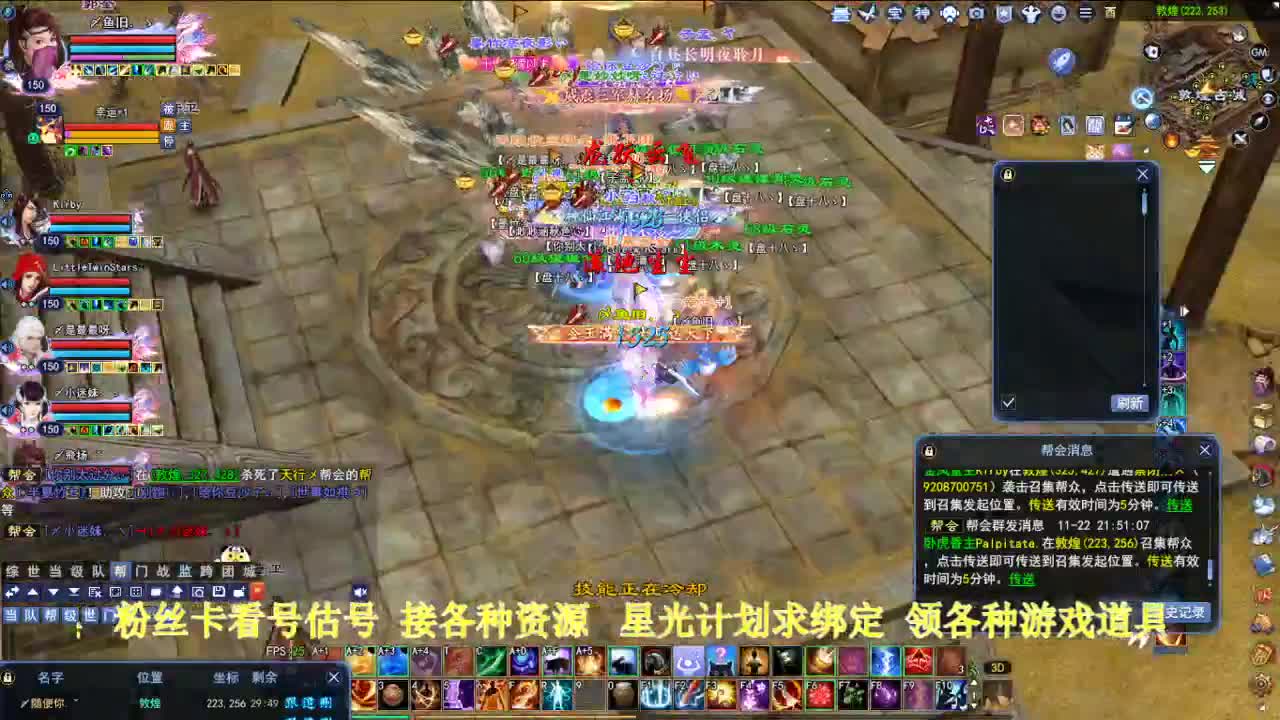Click the 神 deity icon in top toolbar

point(922,13)
